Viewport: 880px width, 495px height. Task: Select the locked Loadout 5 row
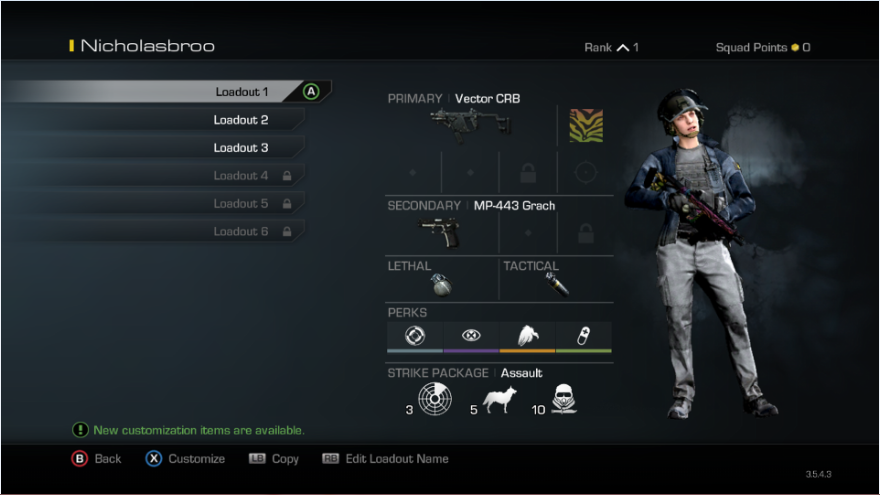240,204
